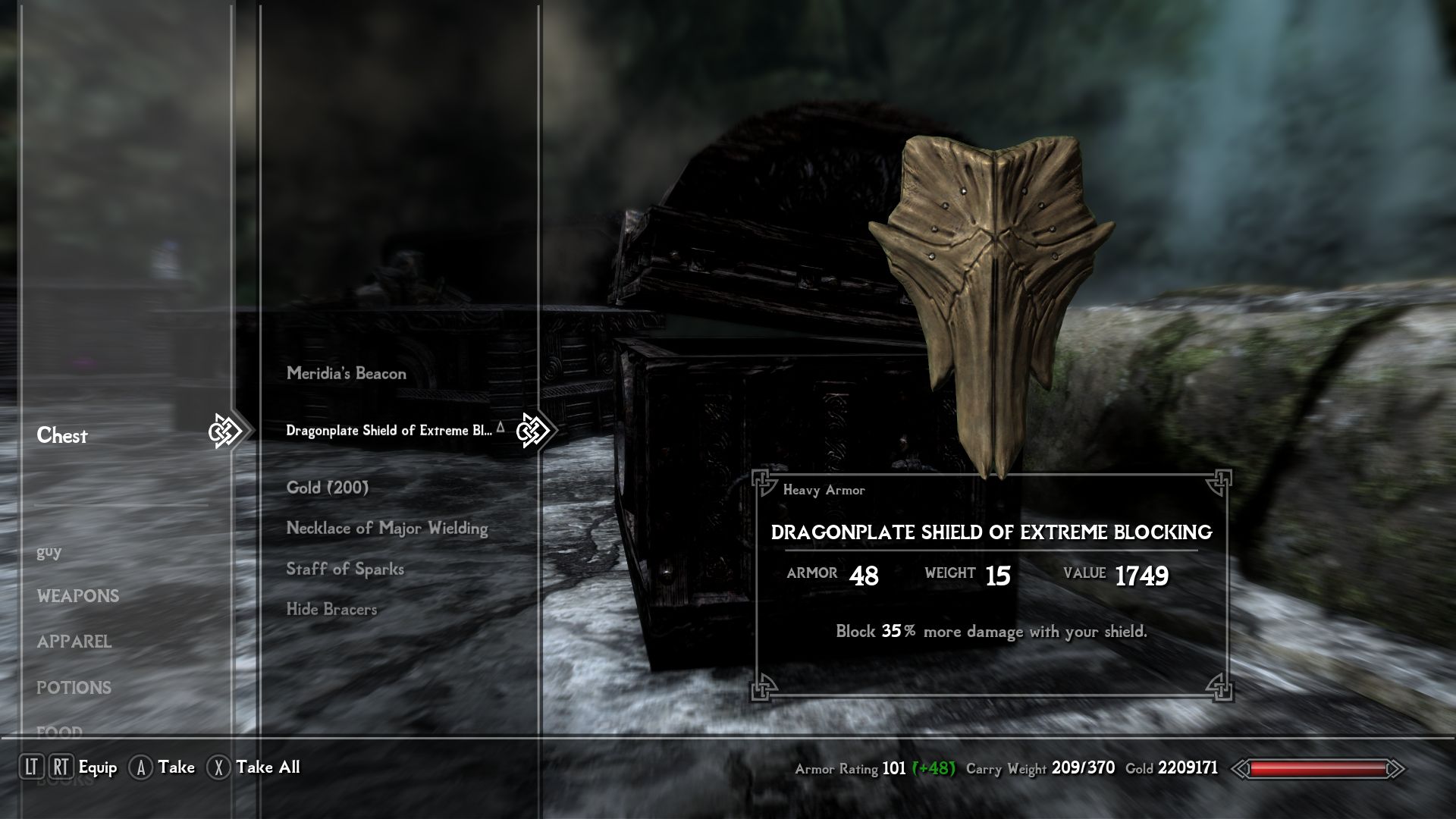Click the triangle marker after the shield's name
The image size is (1456, 819).
click(x=500, y=426)
